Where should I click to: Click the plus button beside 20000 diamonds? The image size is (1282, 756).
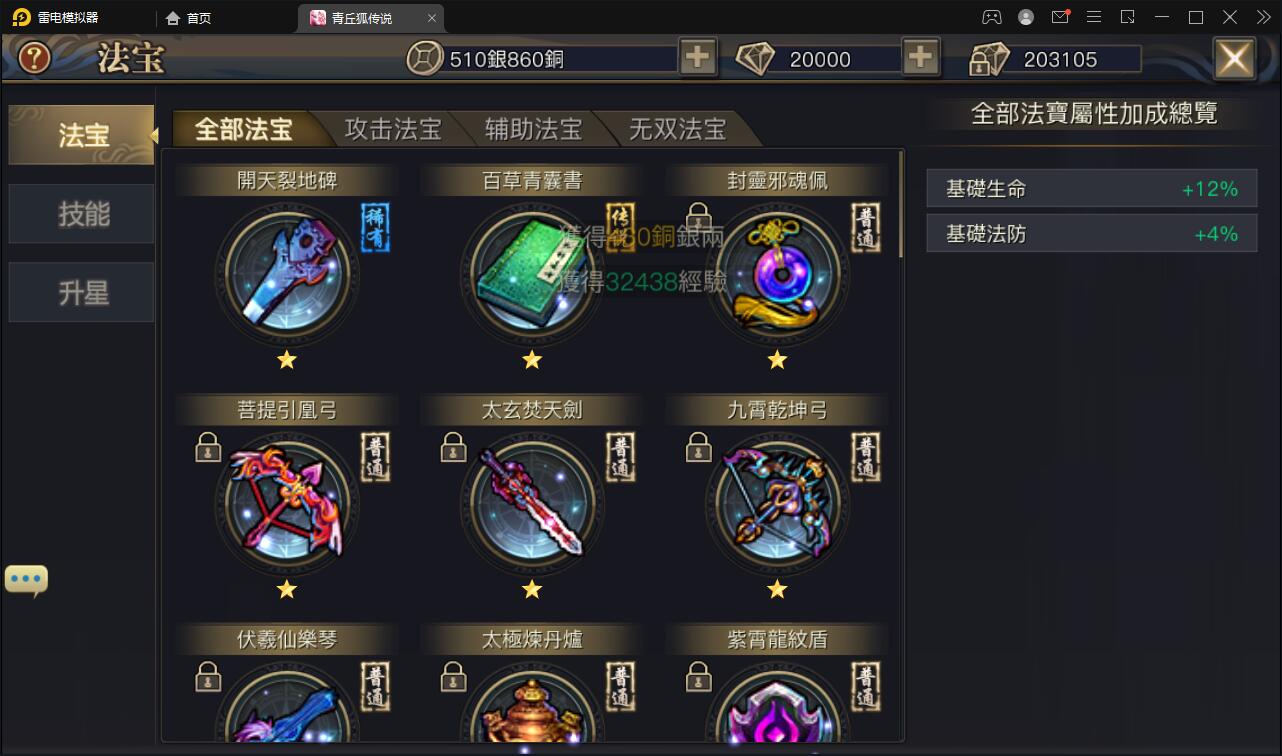[x=920, y=58]
